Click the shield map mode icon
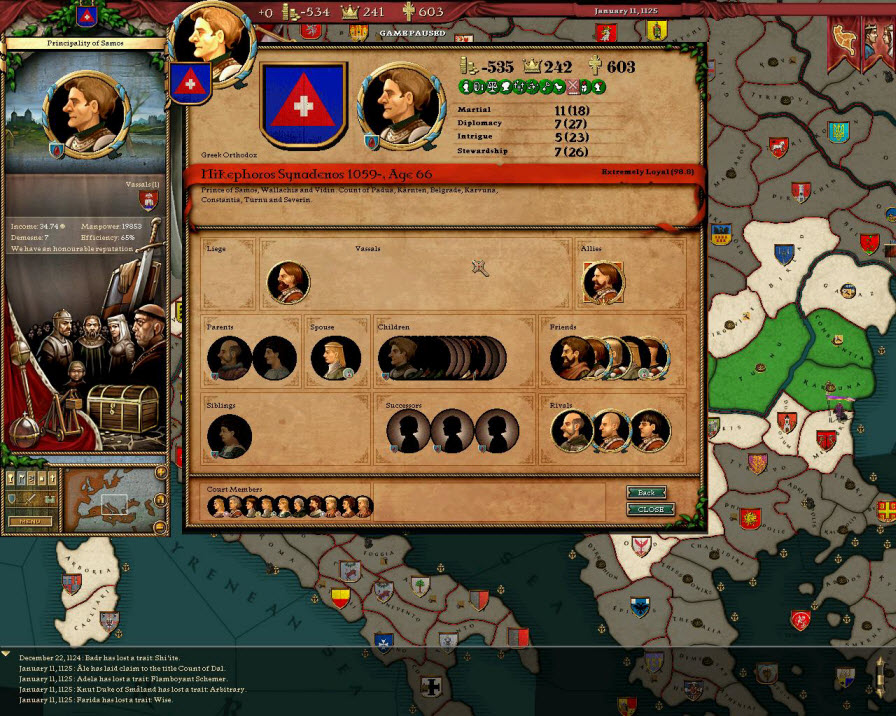 (12, 498)
